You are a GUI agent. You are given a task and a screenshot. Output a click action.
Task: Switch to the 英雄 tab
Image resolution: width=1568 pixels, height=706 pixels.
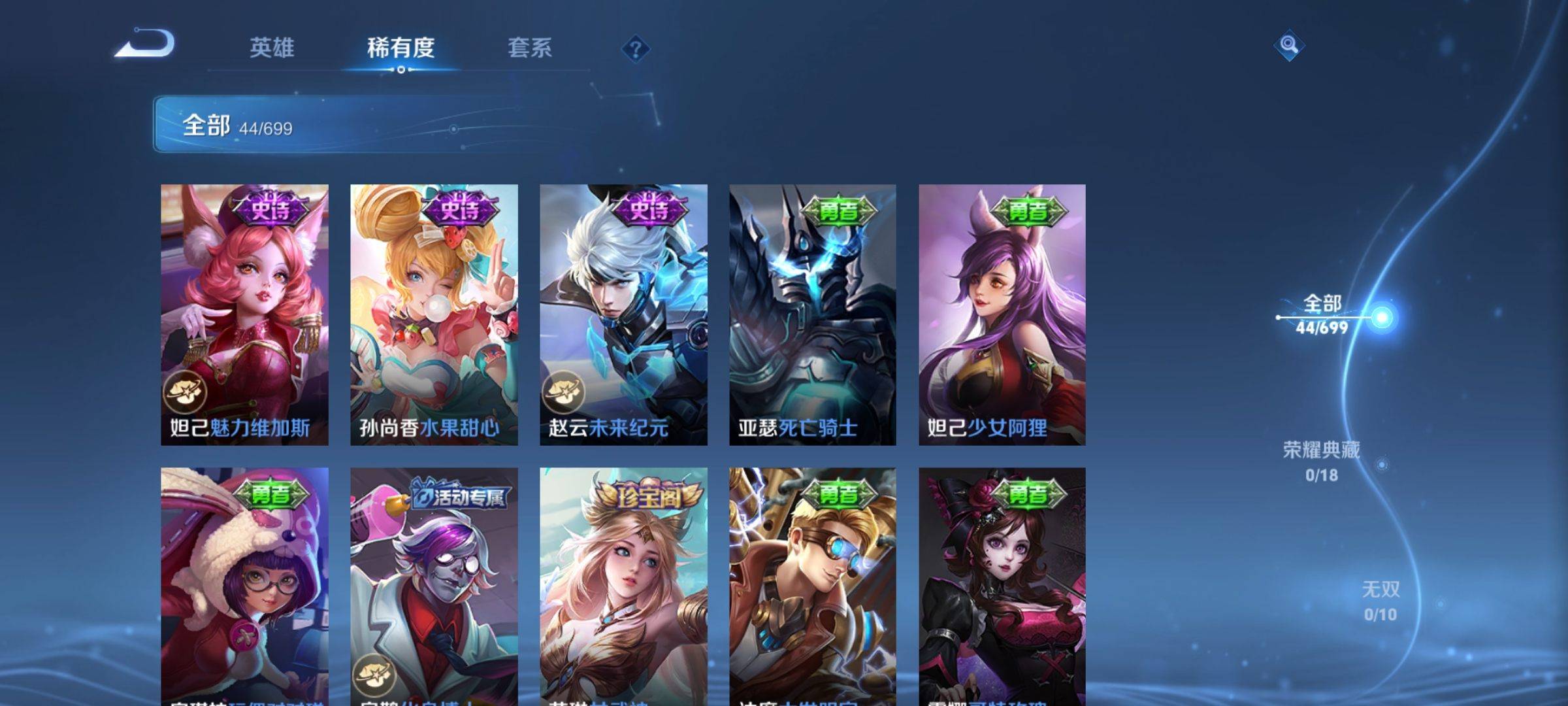tap(272, 48)
